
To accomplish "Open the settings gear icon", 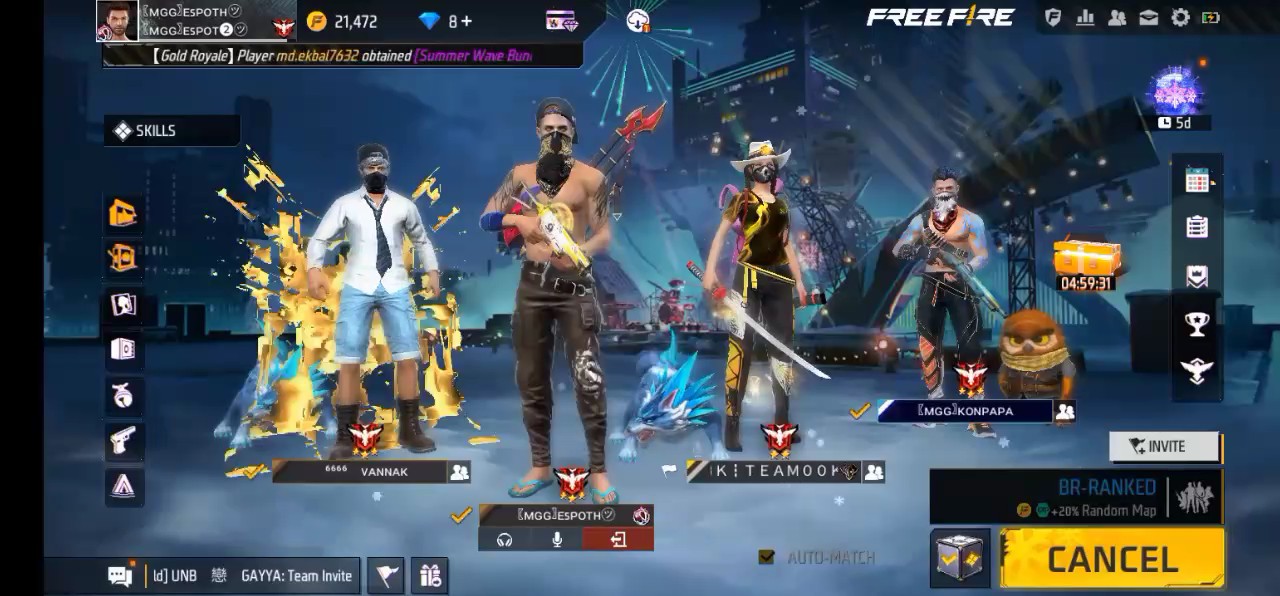I will tap(1180, 18).
